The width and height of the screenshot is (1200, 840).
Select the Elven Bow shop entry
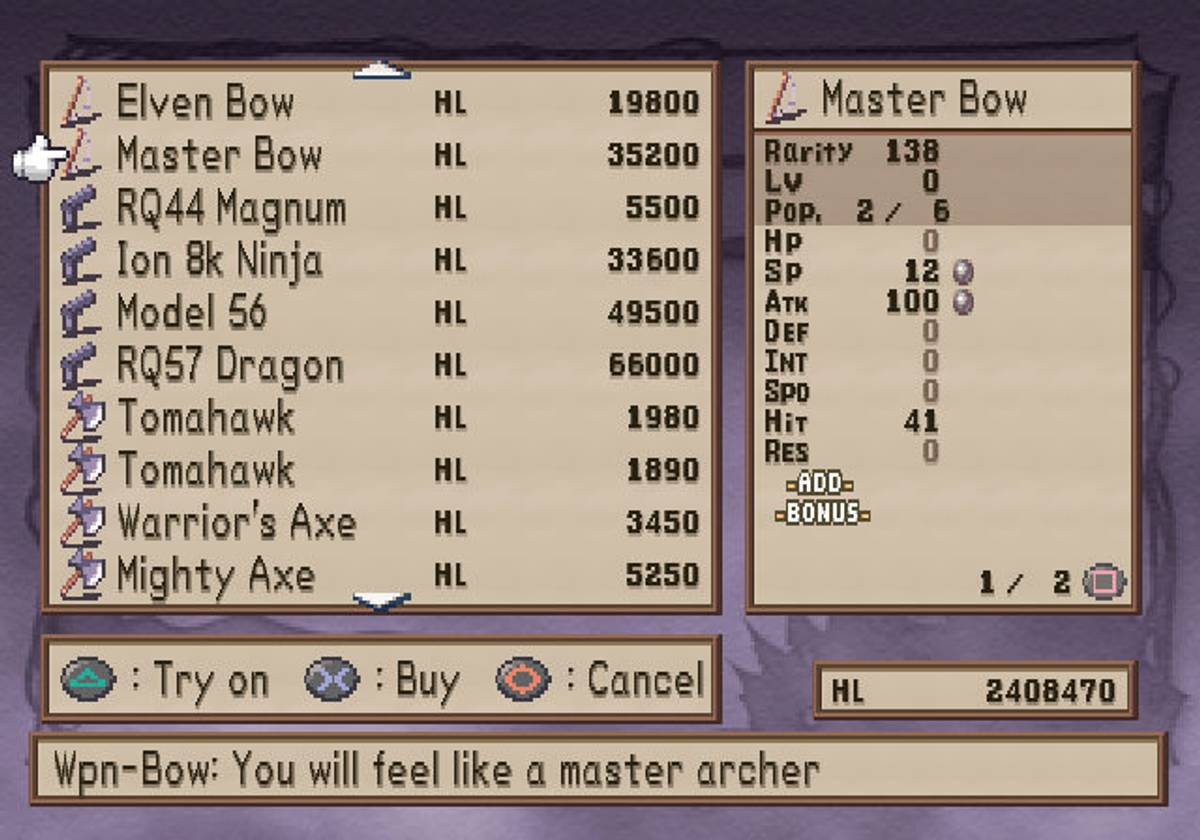205,102
